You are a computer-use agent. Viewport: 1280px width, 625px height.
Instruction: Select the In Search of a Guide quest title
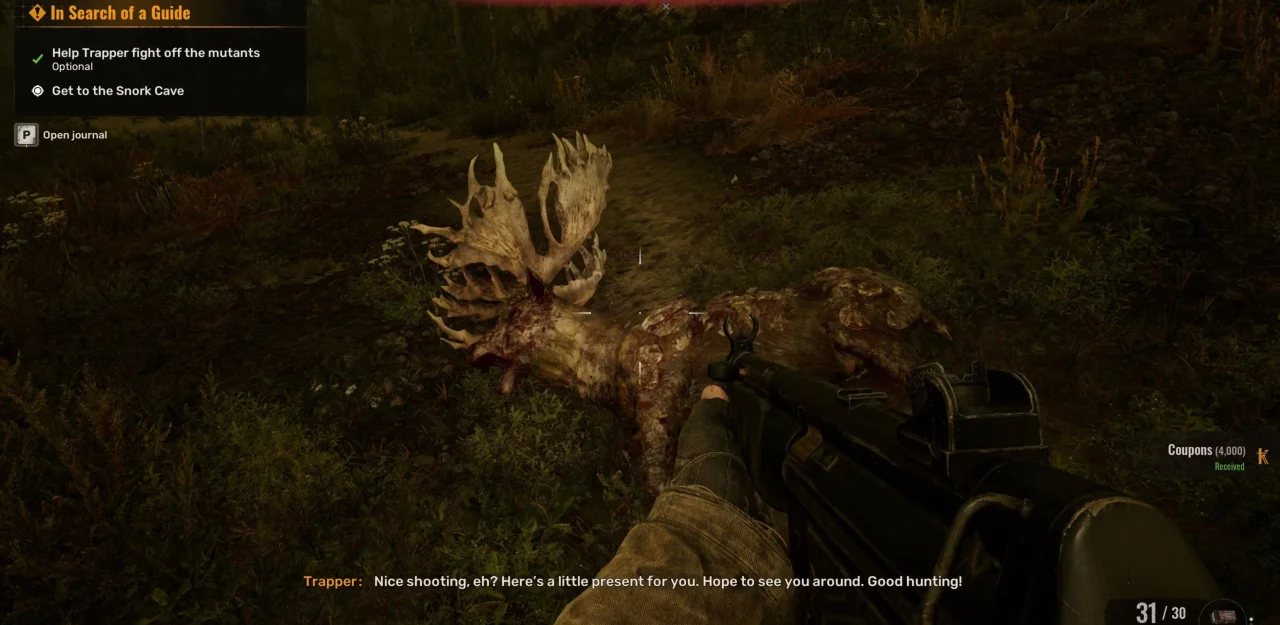120,13
